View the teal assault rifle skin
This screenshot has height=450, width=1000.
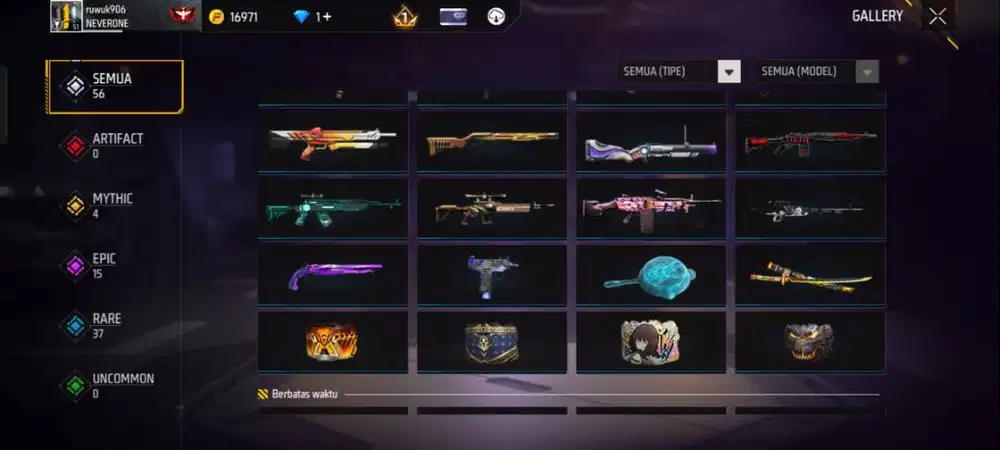pyautogui.click(x=333, y=207)
